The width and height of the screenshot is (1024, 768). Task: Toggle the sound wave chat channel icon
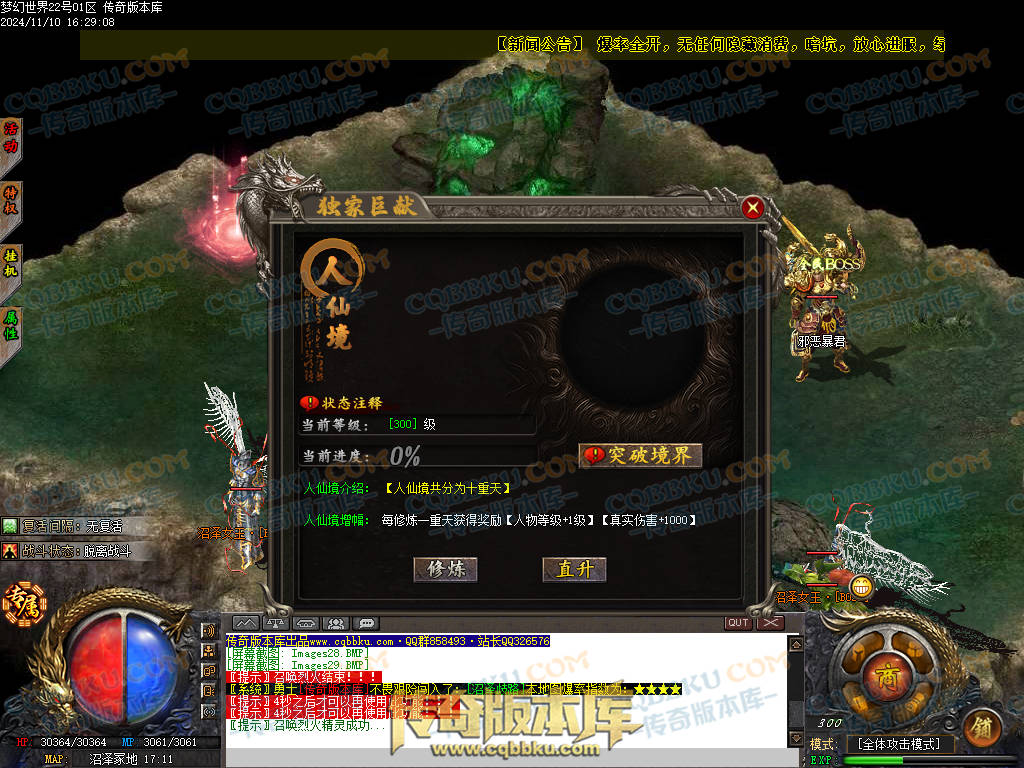click(x=208, y=631)
